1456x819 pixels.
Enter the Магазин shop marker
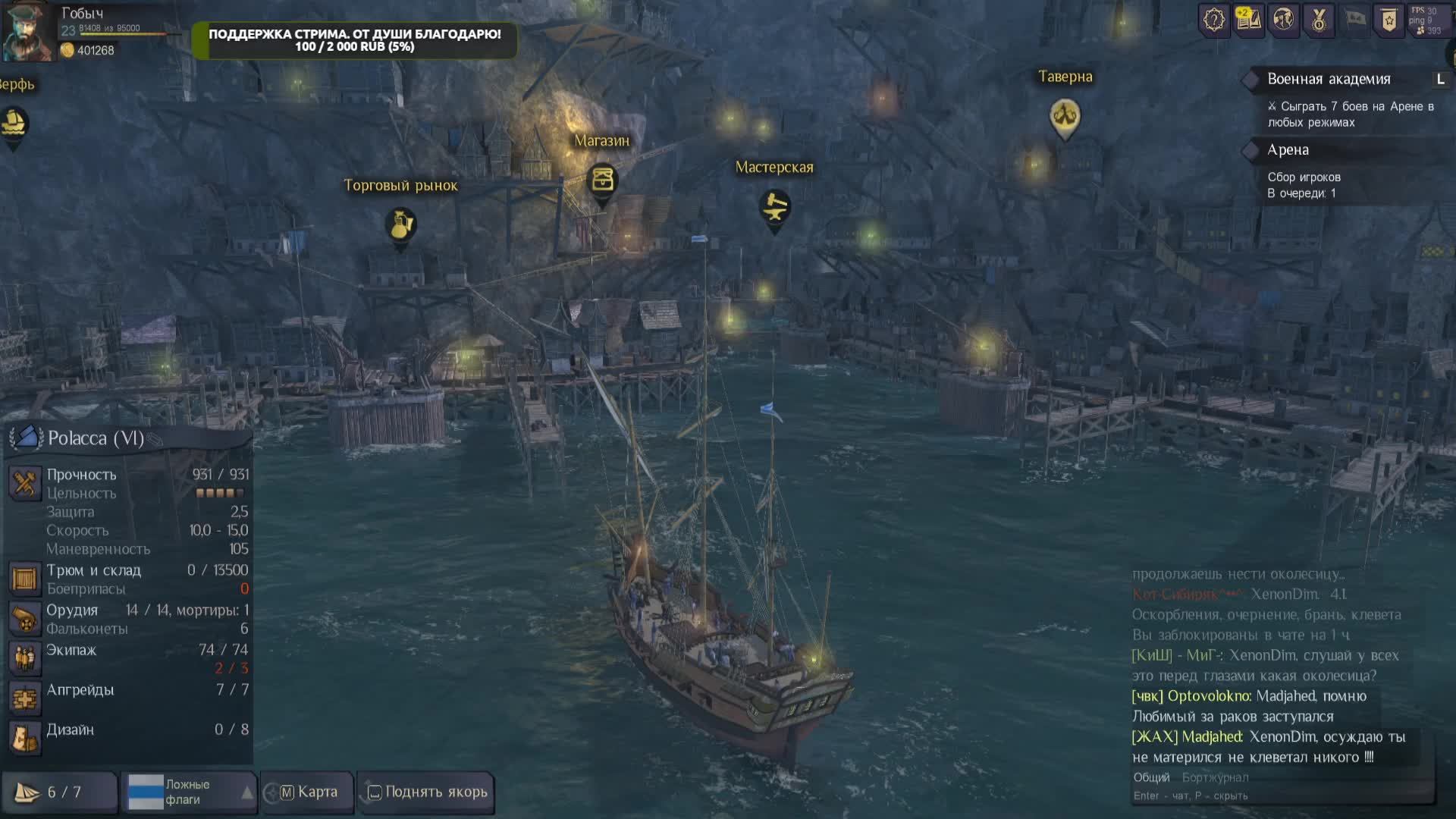(602, 180)
